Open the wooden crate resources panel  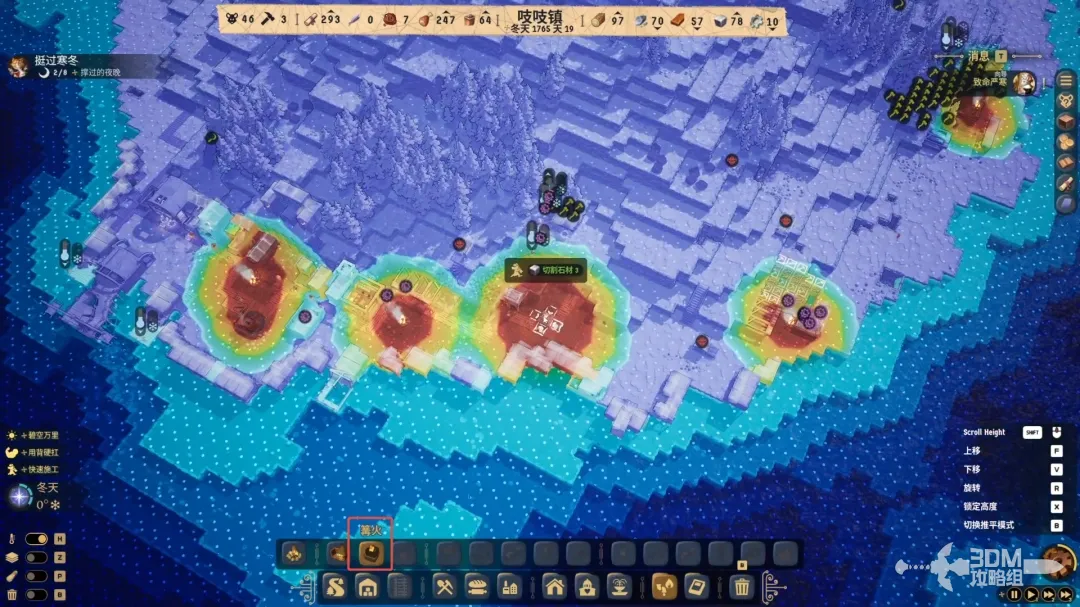point(1066,121)
